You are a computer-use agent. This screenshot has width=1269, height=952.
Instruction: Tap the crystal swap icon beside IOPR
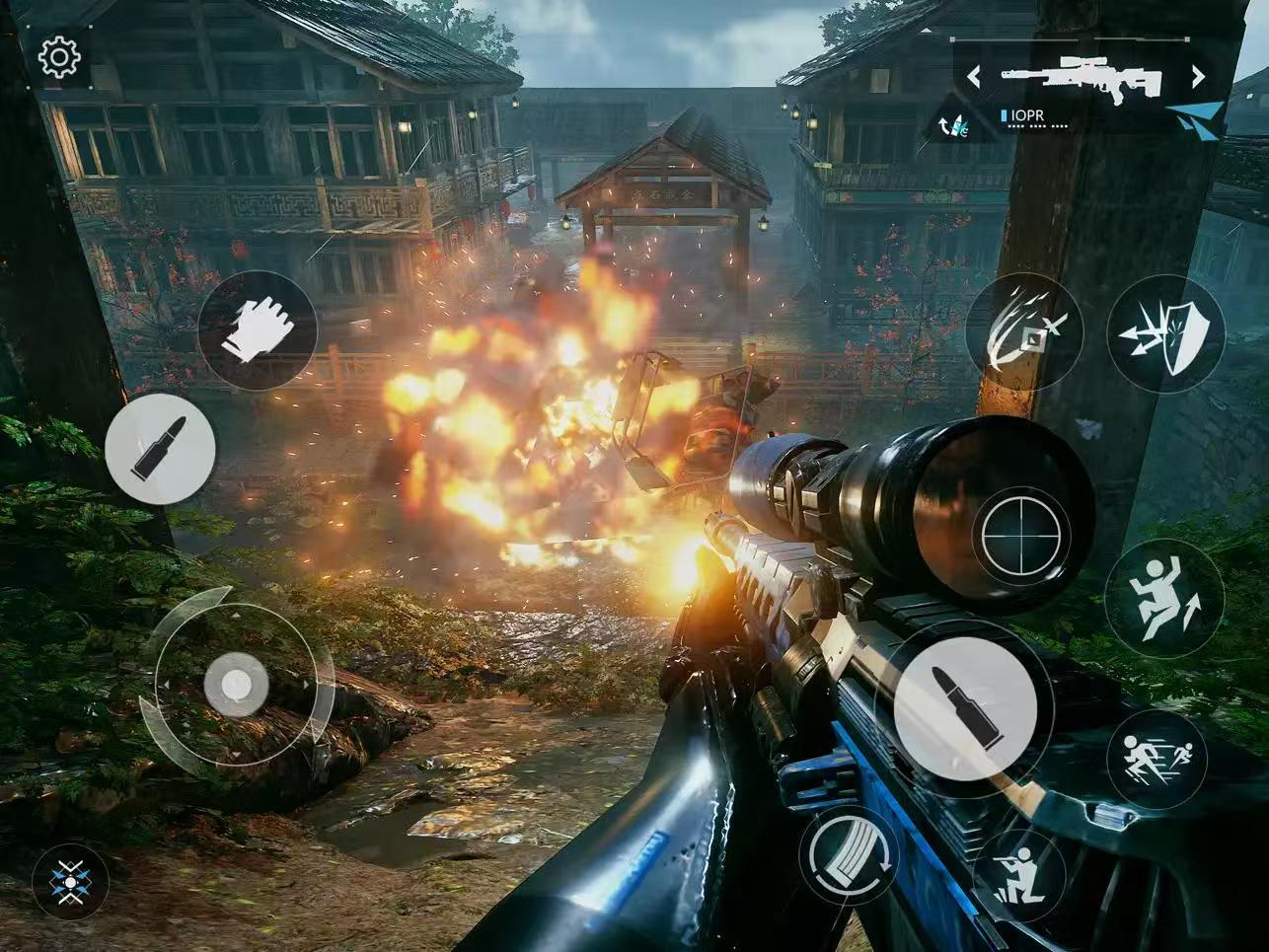(x=953, y=122)
